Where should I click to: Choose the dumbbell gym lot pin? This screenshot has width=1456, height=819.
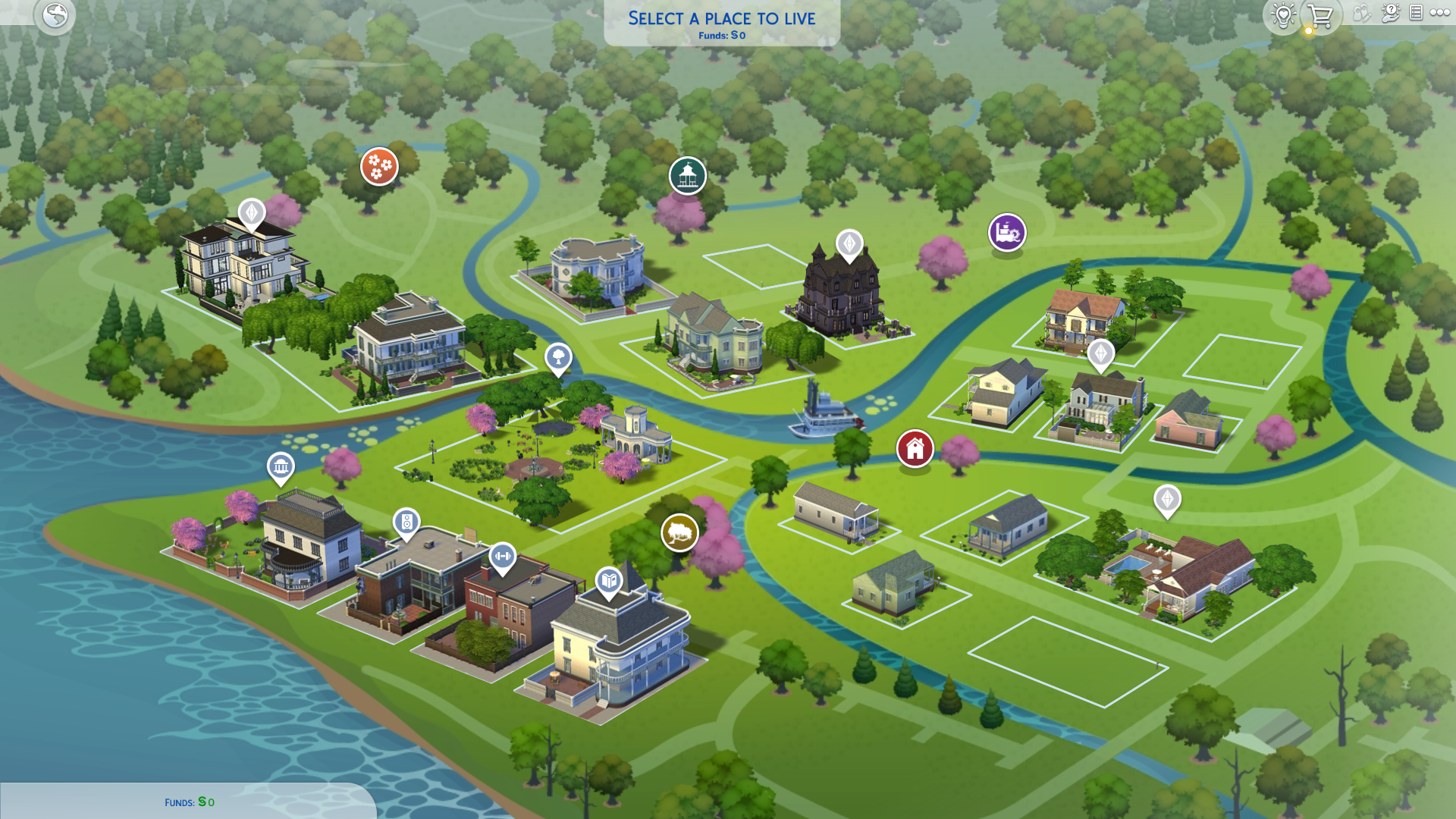click(502, 557)
